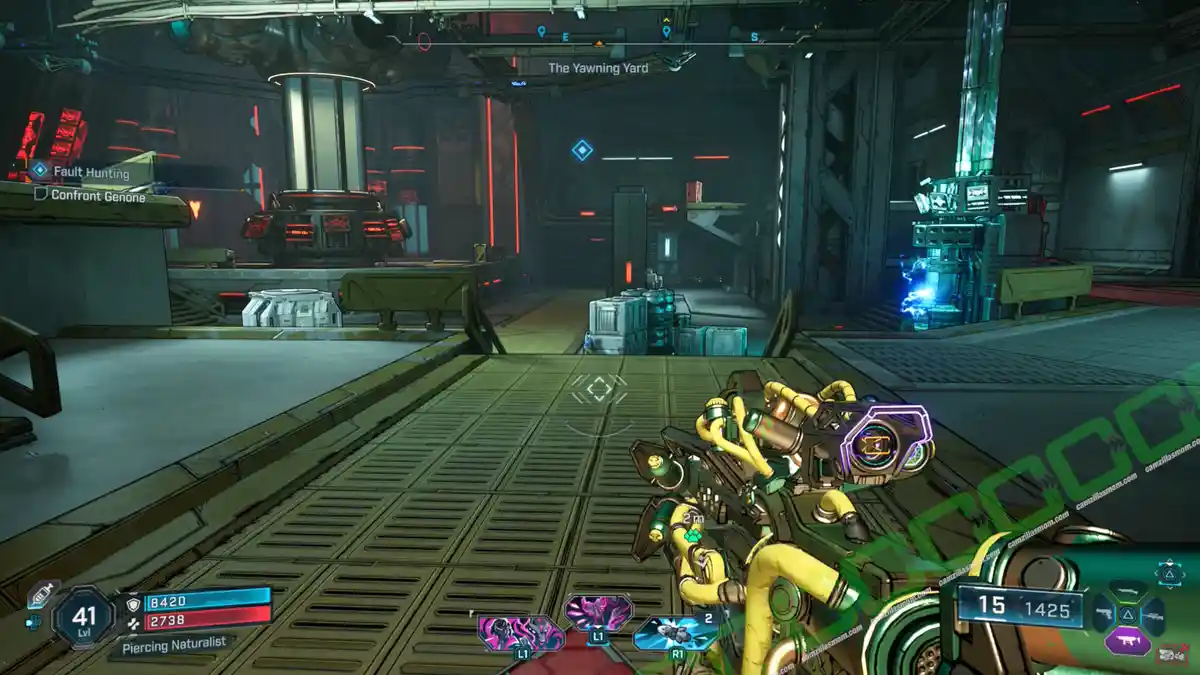Click the blue diamond waypoint marker

pyautogui.click(x=582, y=150)
